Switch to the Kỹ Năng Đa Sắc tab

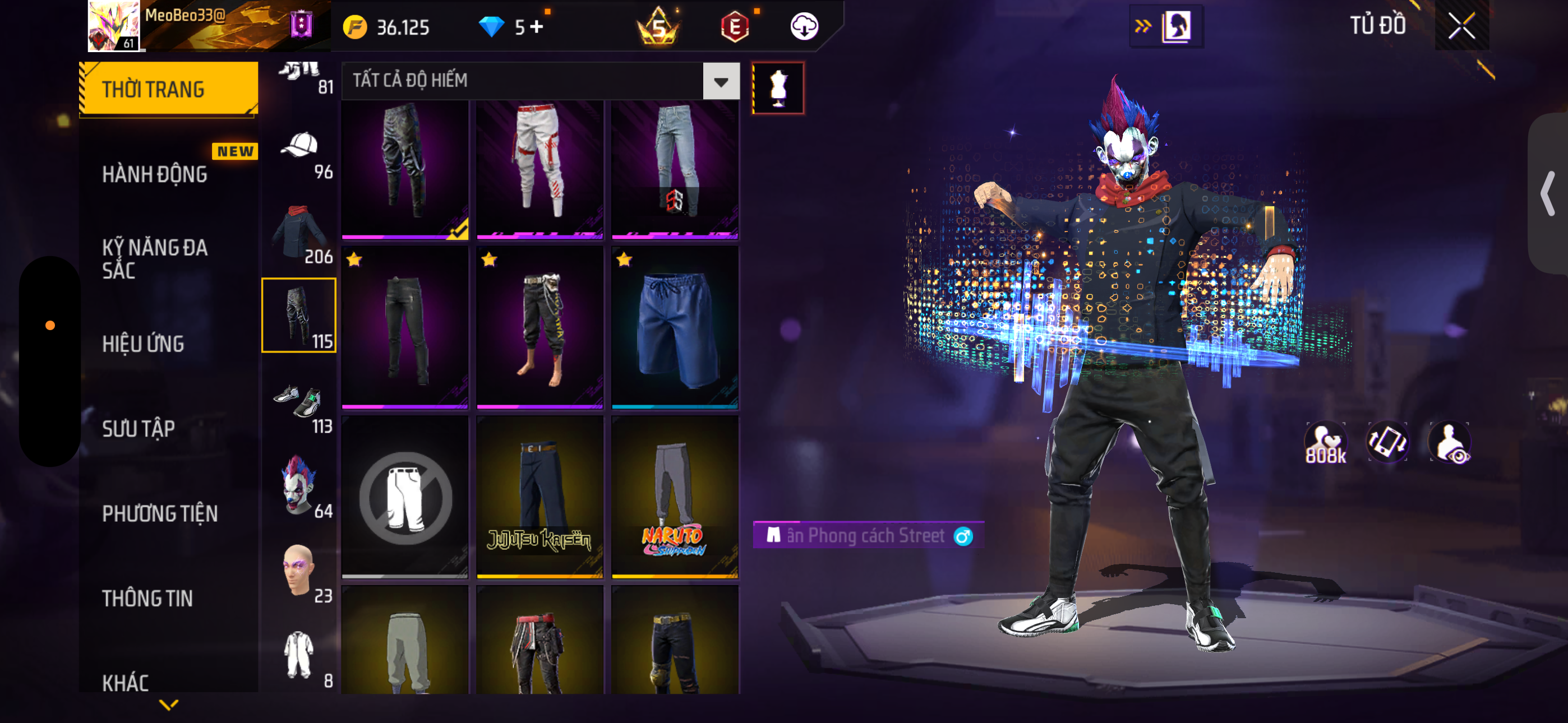point(155,258)
